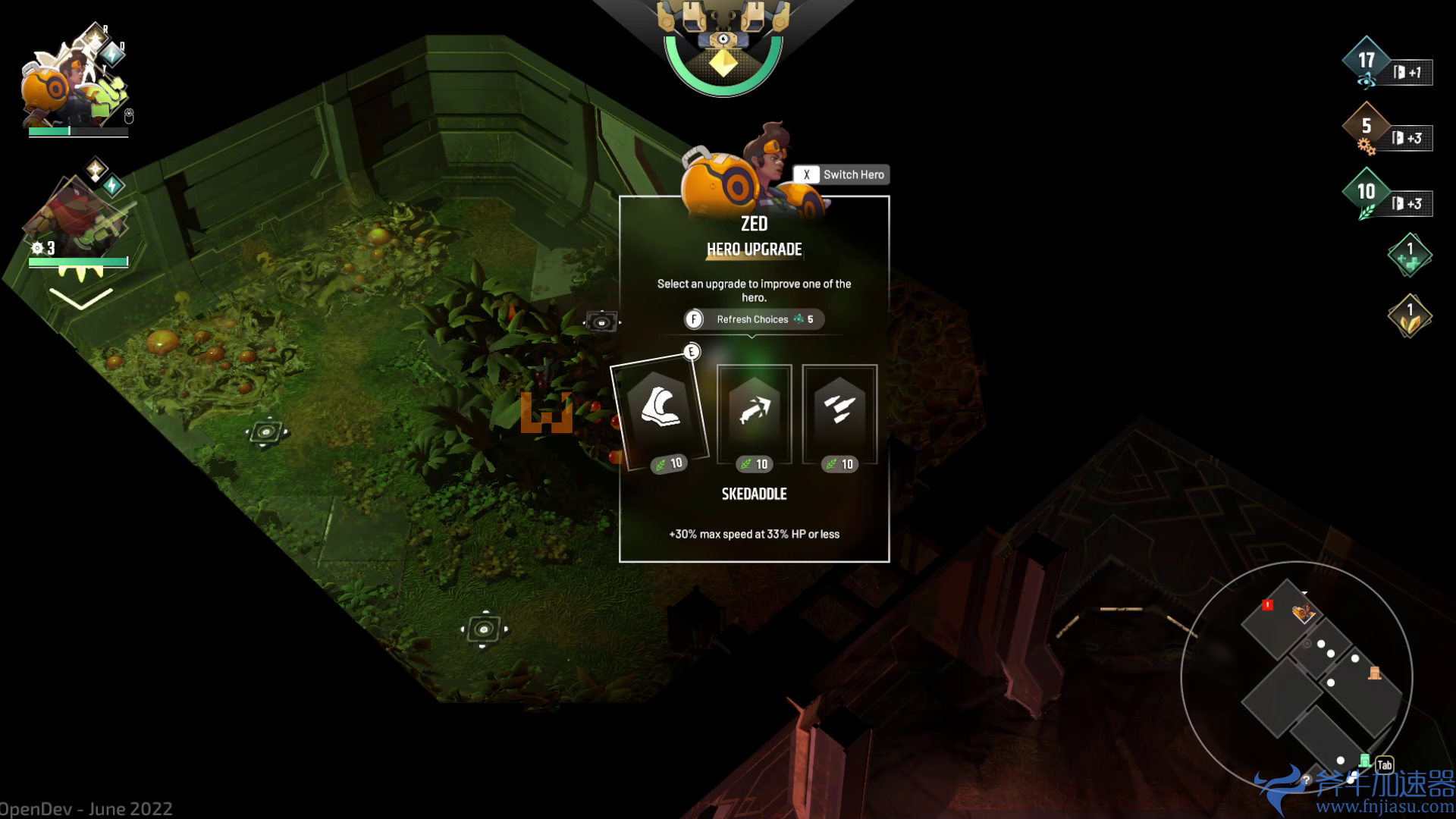Expand the hero list down arrow

click(x=81, y=299)
